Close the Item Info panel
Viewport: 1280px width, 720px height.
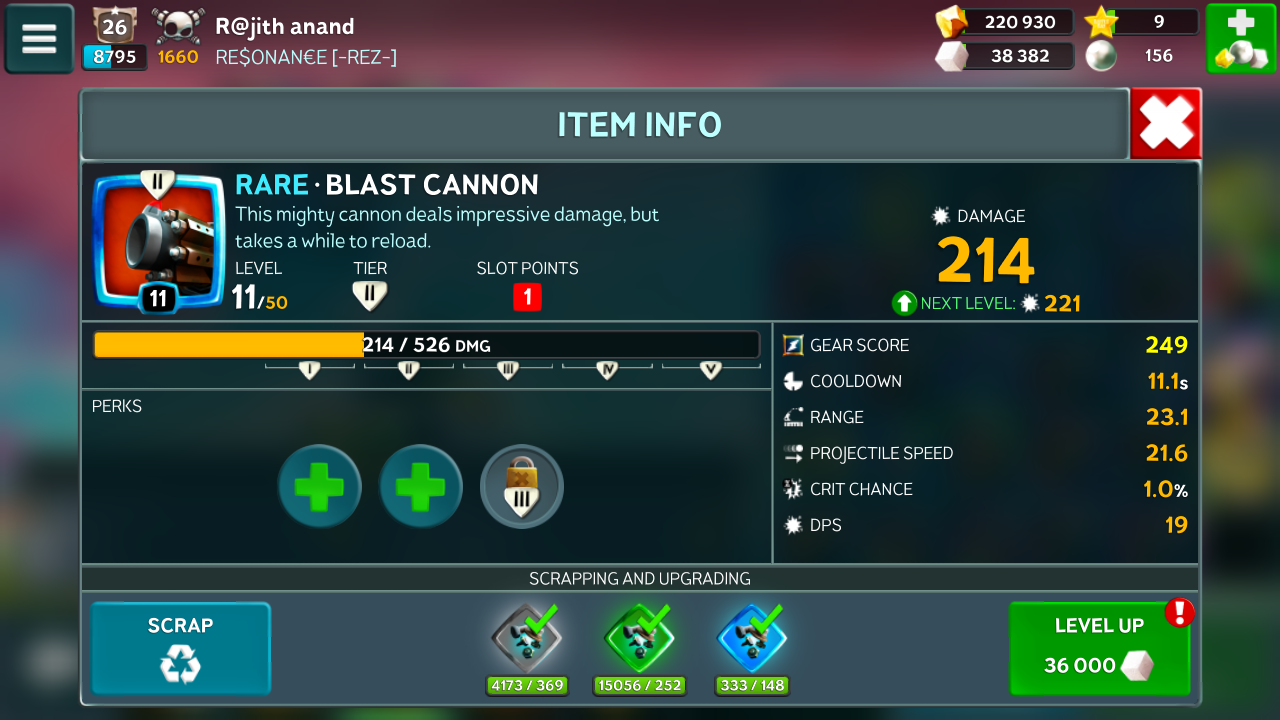click(1166, 124)
